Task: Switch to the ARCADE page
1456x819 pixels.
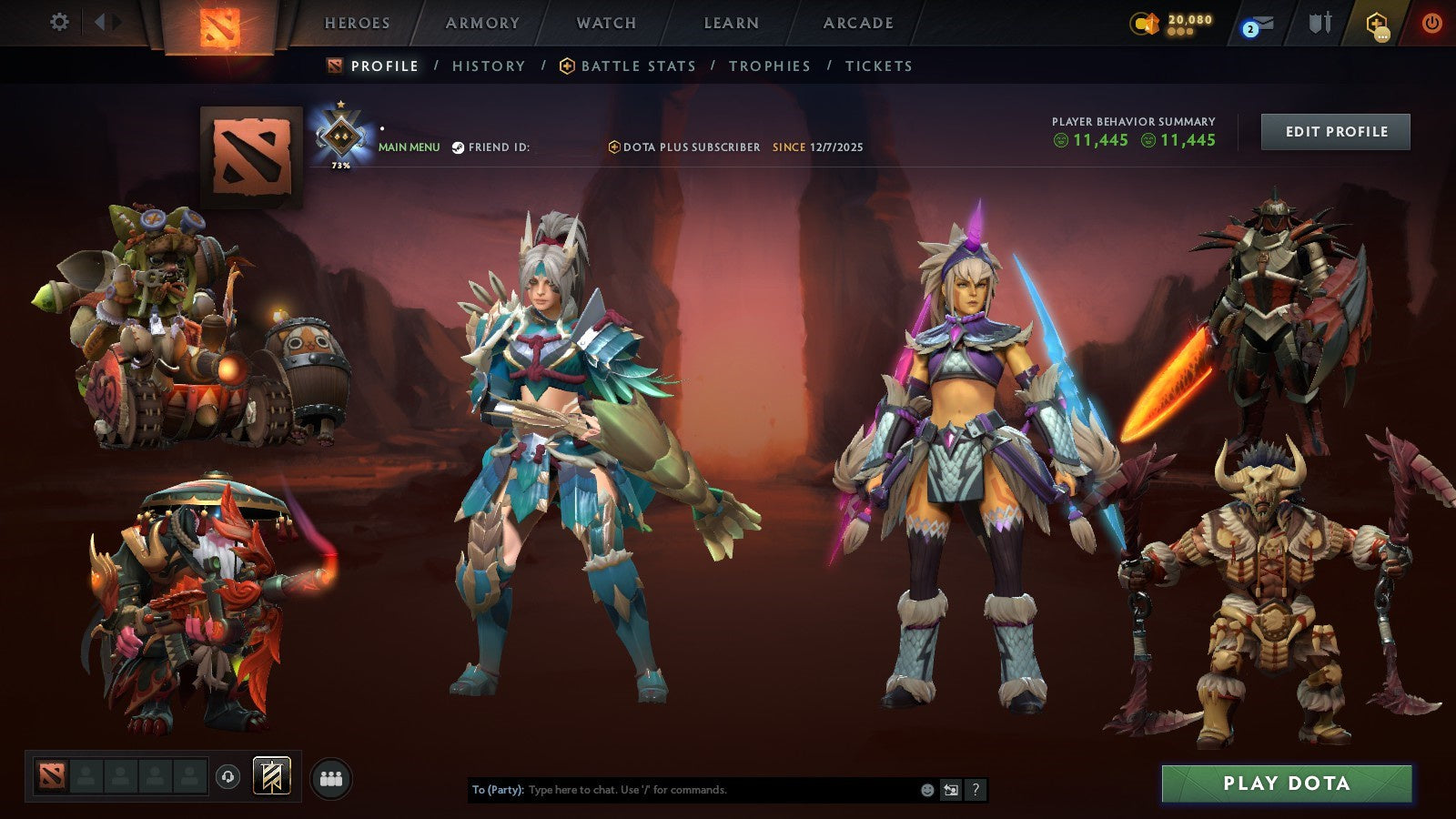Action: coord(860,23)
